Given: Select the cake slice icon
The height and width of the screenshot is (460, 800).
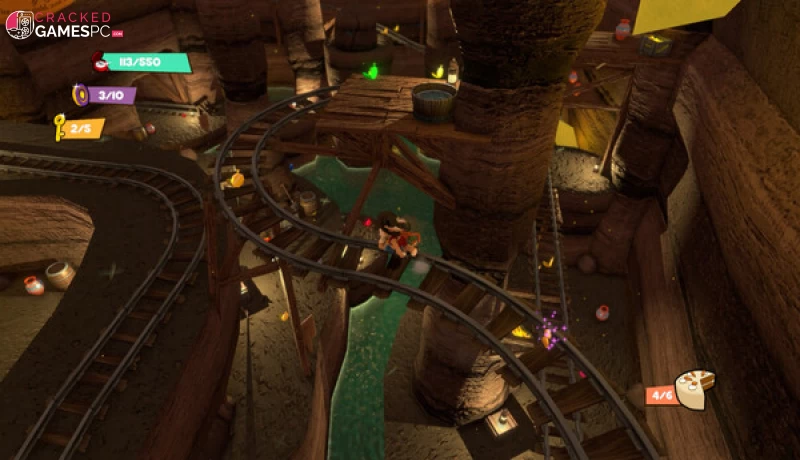Looking at the screenshot, I should click(x=695, y=388).
